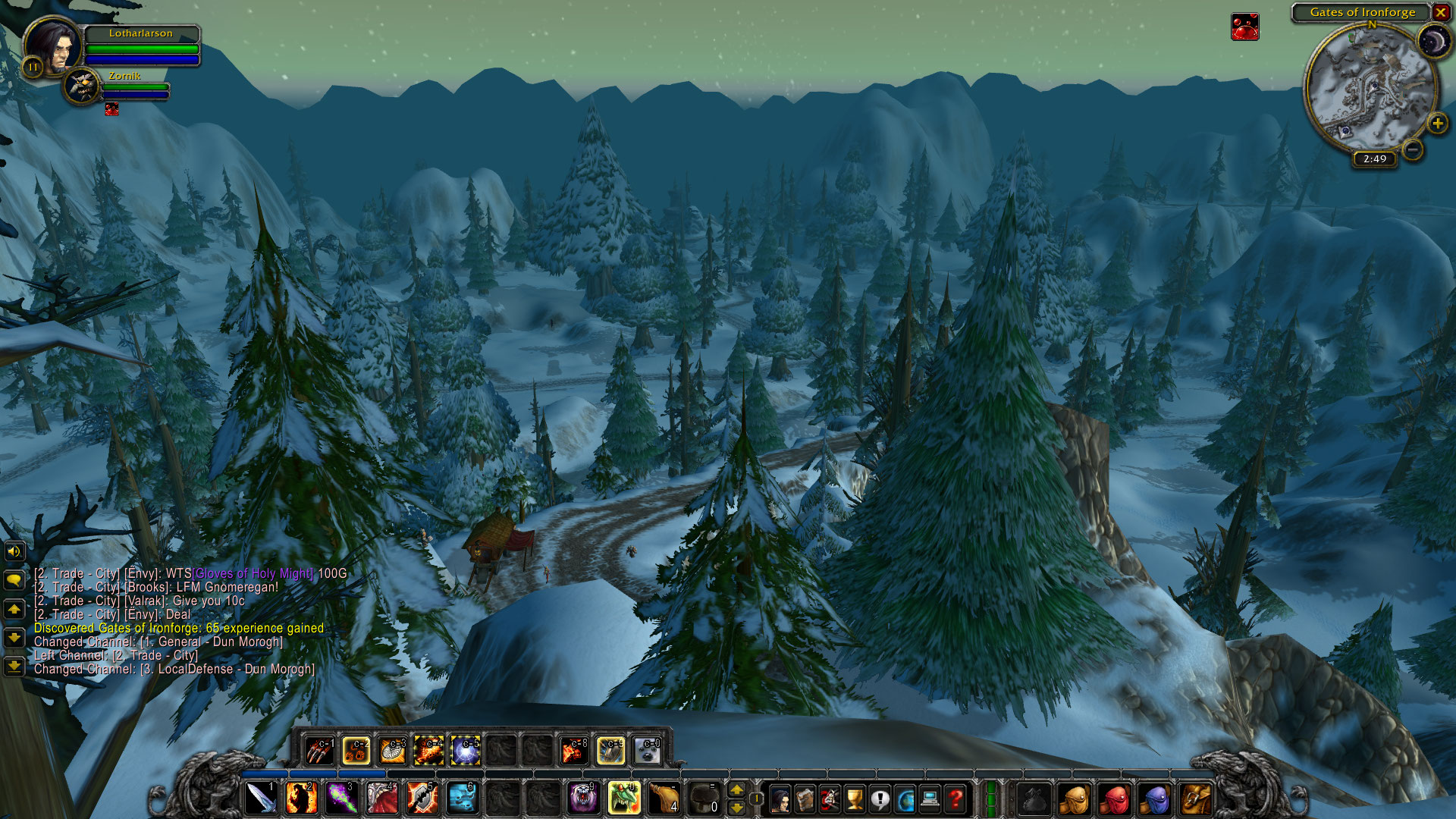Open the world map globe button

(x=905, y=799)
